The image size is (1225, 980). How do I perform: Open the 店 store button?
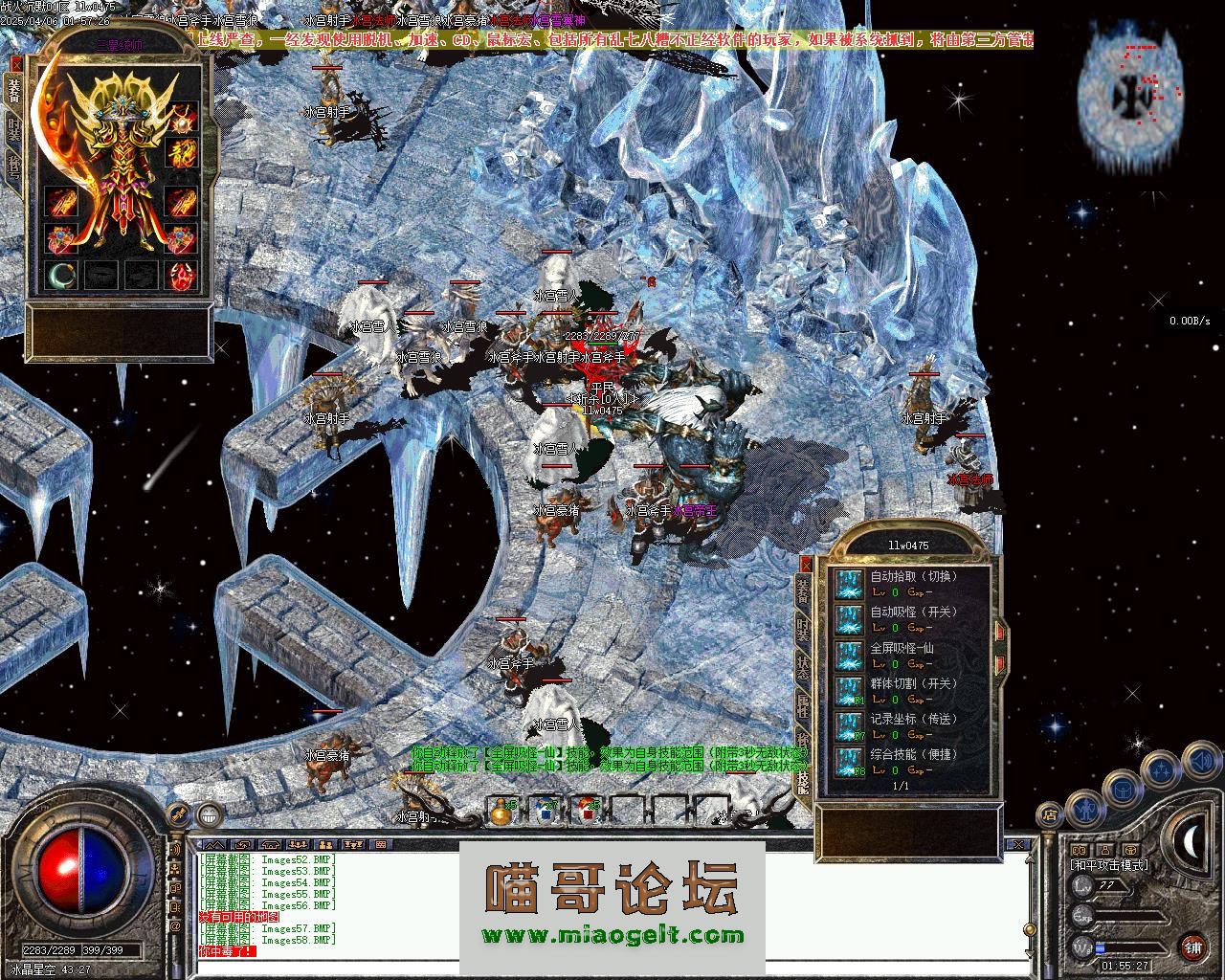[1050, 816]
